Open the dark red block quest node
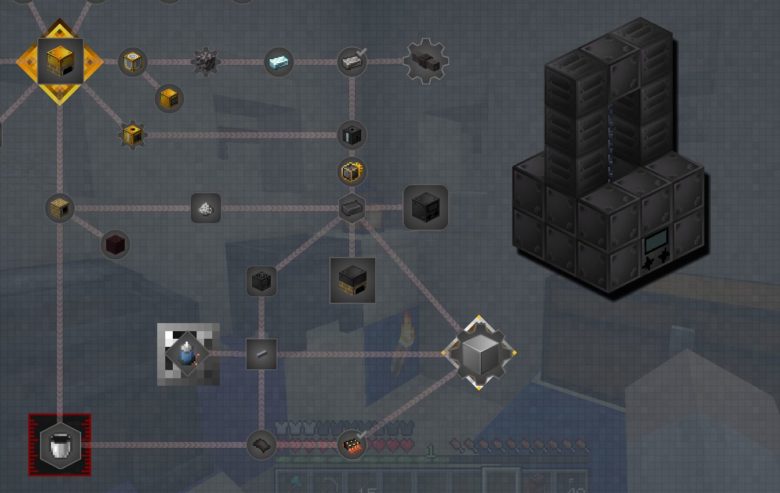The image size is (780, 493). coord(116,244)
